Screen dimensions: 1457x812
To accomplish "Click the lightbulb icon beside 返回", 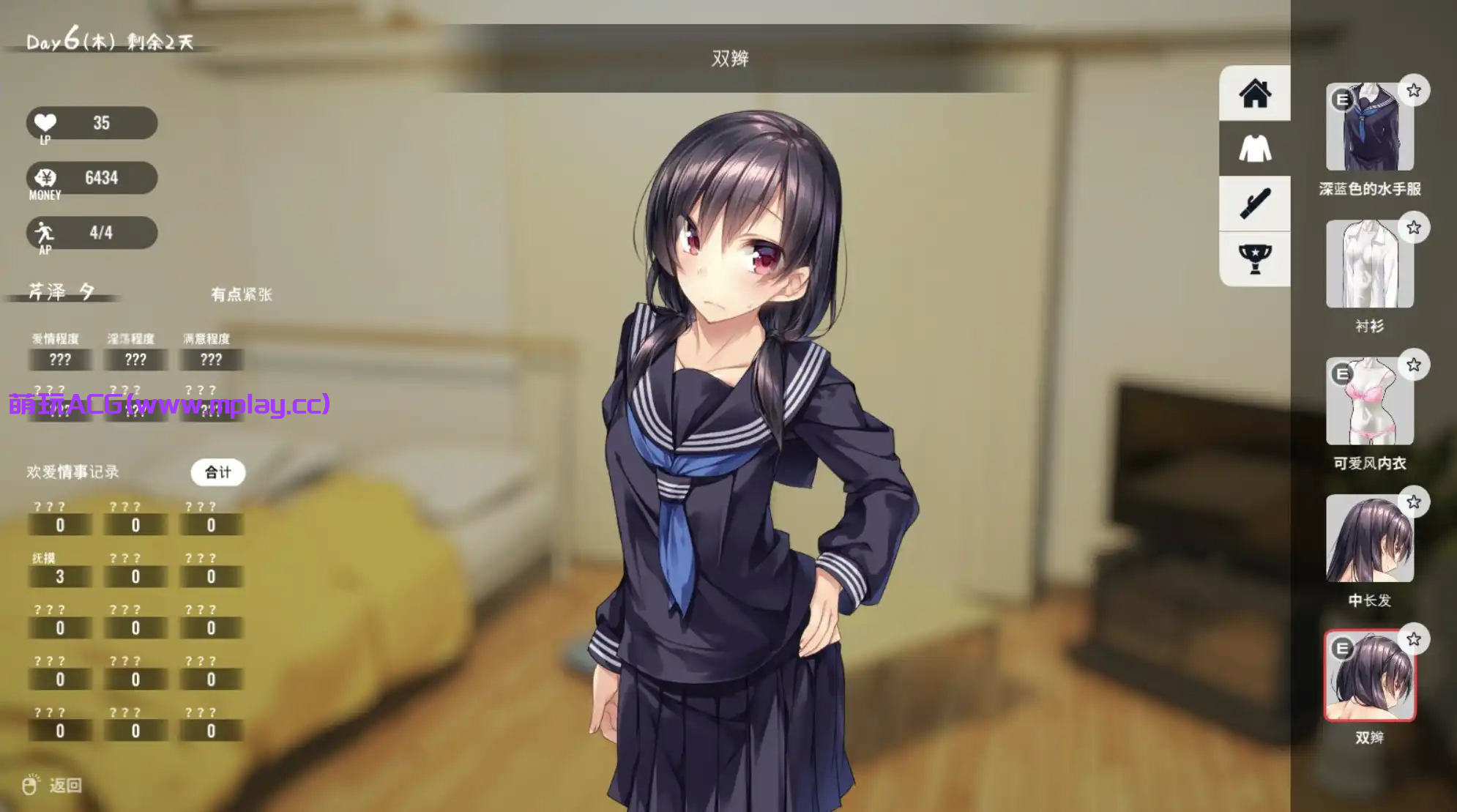I will [29, 783].
